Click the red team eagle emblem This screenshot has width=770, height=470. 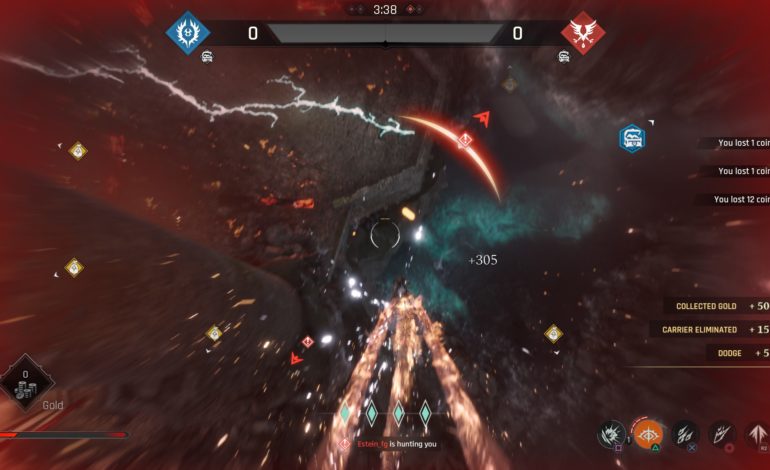tap(582, 33)
